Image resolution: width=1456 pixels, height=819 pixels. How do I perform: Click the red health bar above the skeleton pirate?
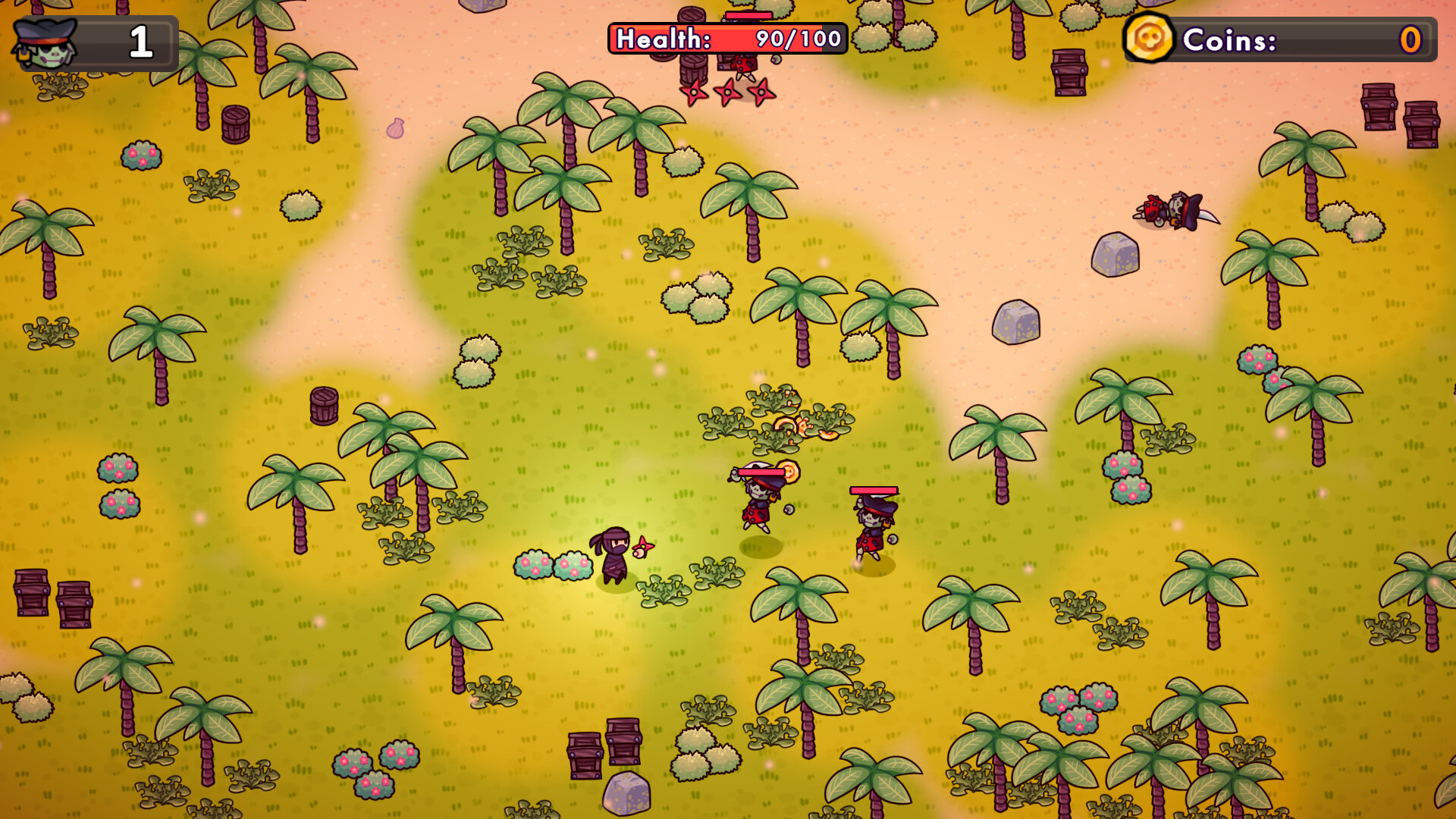point(874,491)
